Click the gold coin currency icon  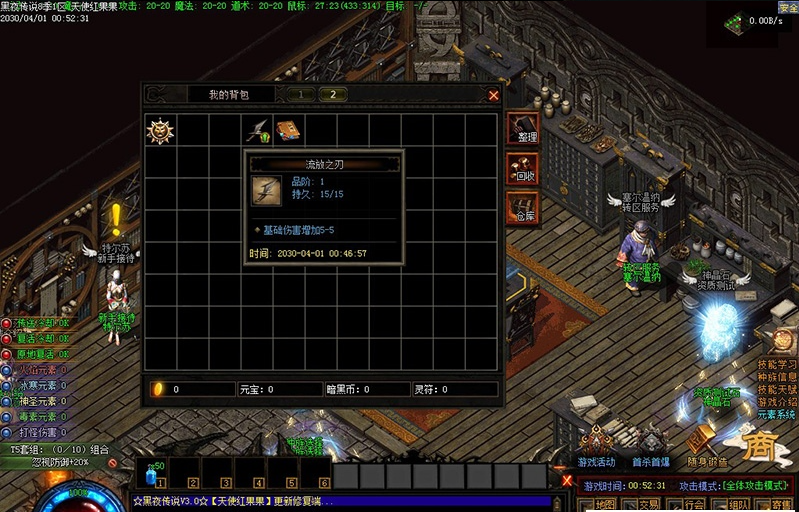(157, 389)
